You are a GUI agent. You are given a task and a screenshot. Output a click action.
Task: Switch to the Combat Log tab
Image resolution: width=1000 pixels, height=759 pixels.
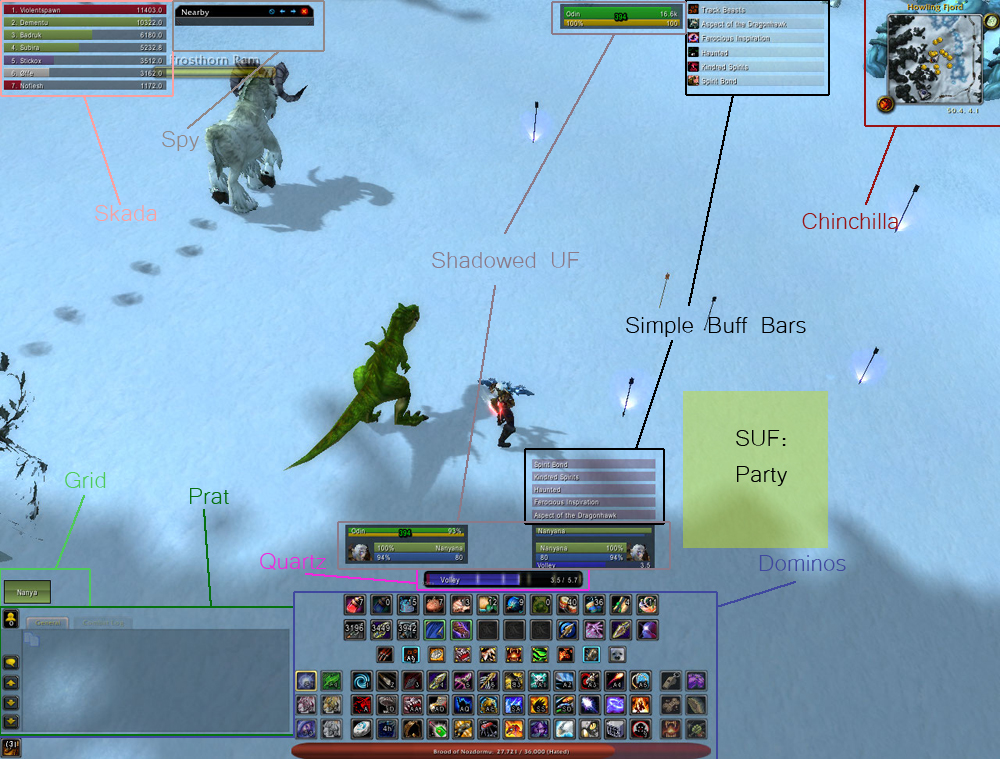pyautogui.click(x=104, y=623)
